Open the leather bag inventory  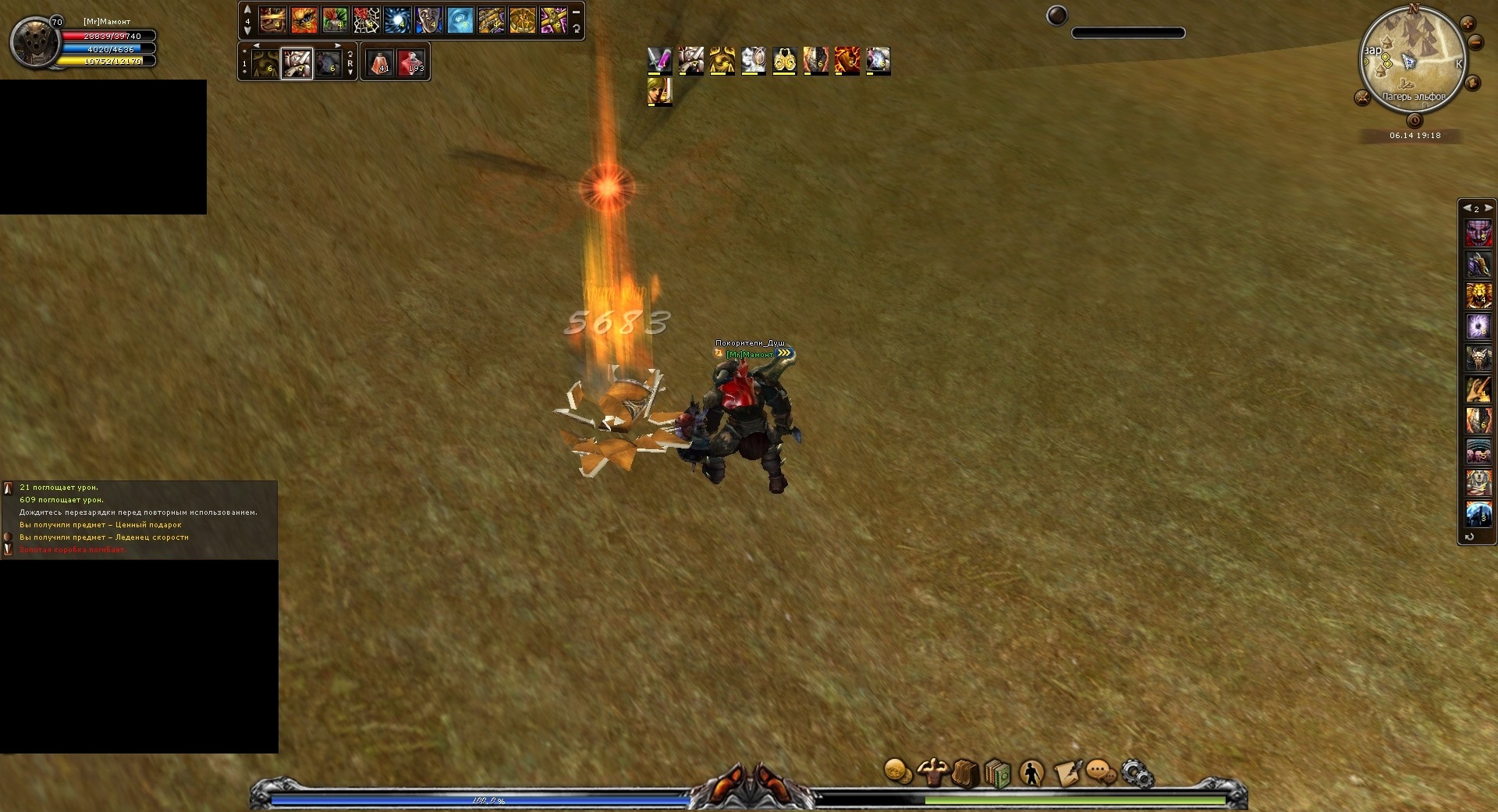click(x=965, y=773)
